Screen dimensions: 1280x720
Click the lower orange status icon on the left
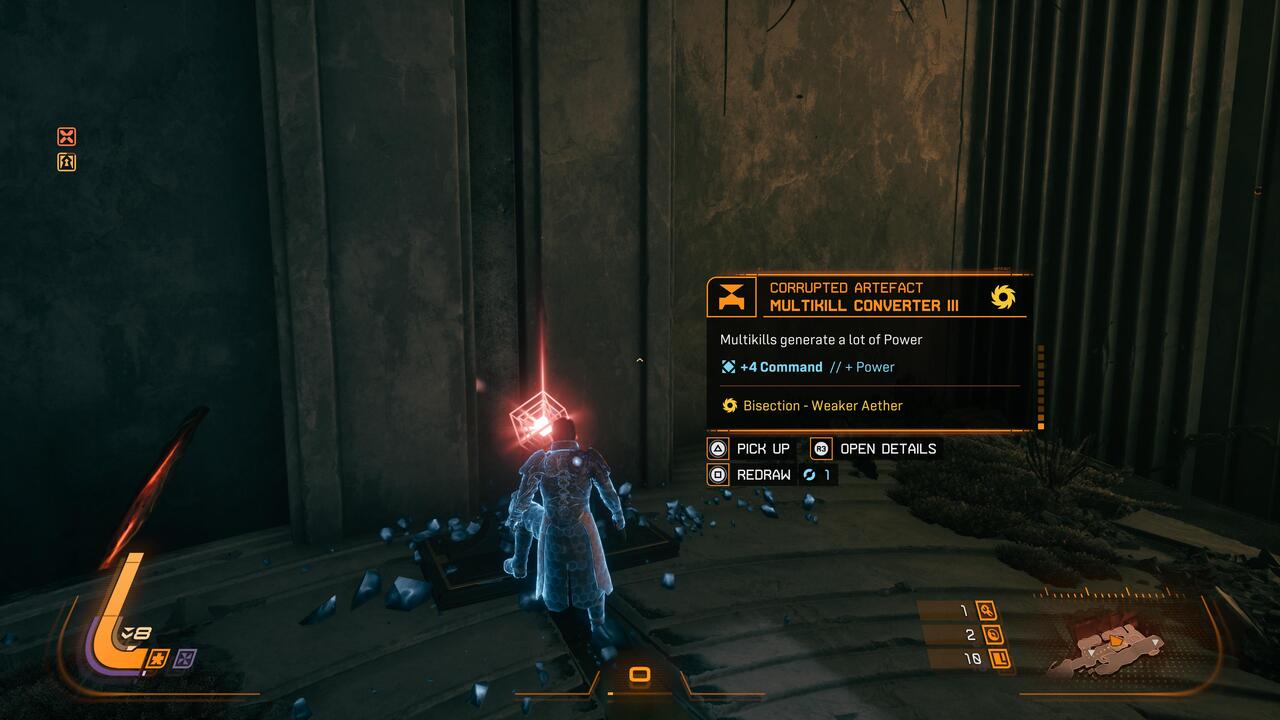pyautogui.click(x=67, y=162)
